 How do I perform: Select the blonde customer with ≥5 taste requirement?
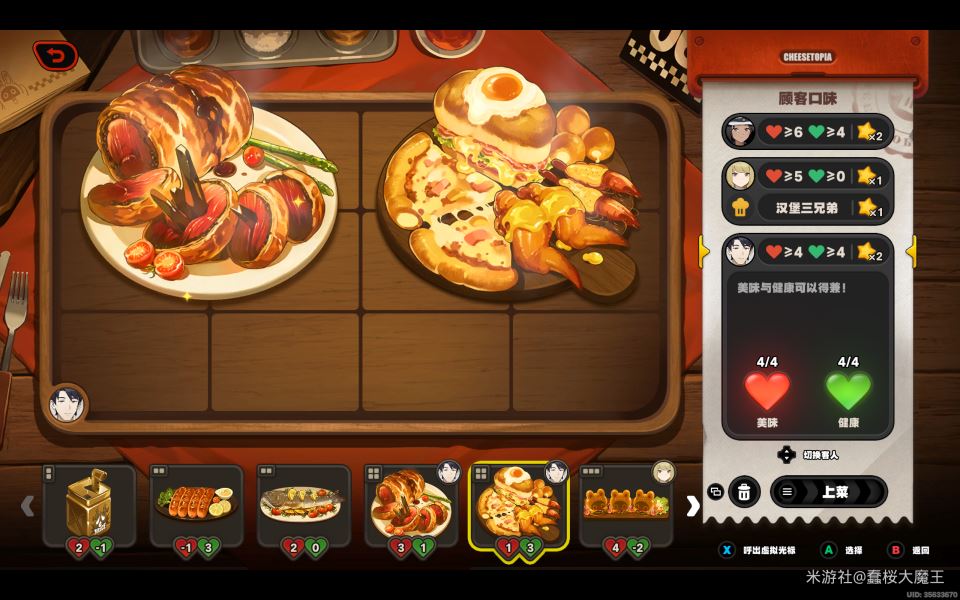[x=806, y=176]
